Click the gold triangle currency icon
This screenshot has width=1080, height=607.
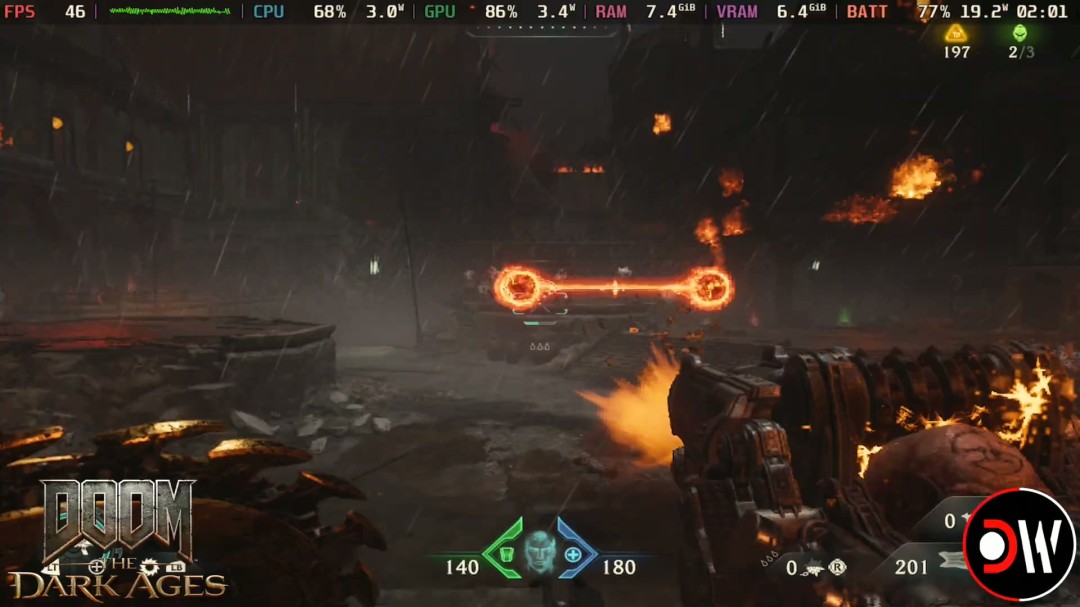coord(956,33)
